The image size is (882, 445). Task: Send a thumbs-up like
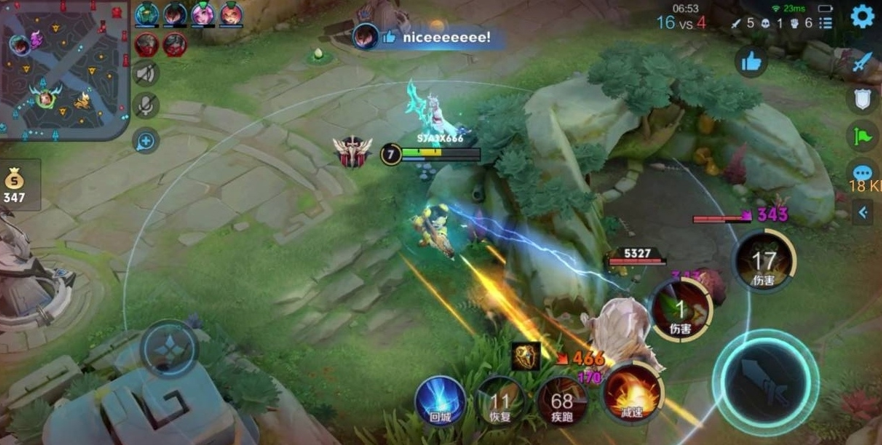point(752,62)
